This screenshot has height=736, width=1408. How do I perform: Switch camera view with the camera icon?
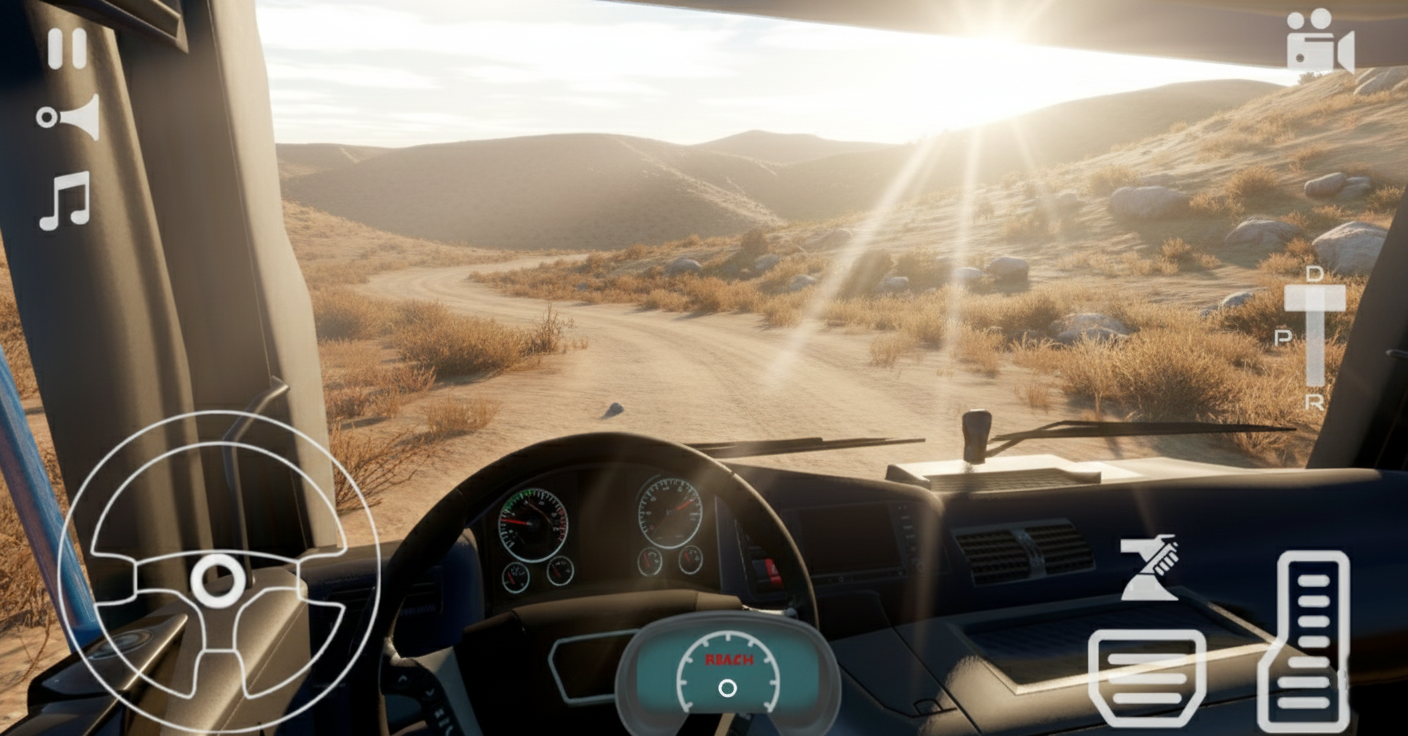coord(1319,42)
